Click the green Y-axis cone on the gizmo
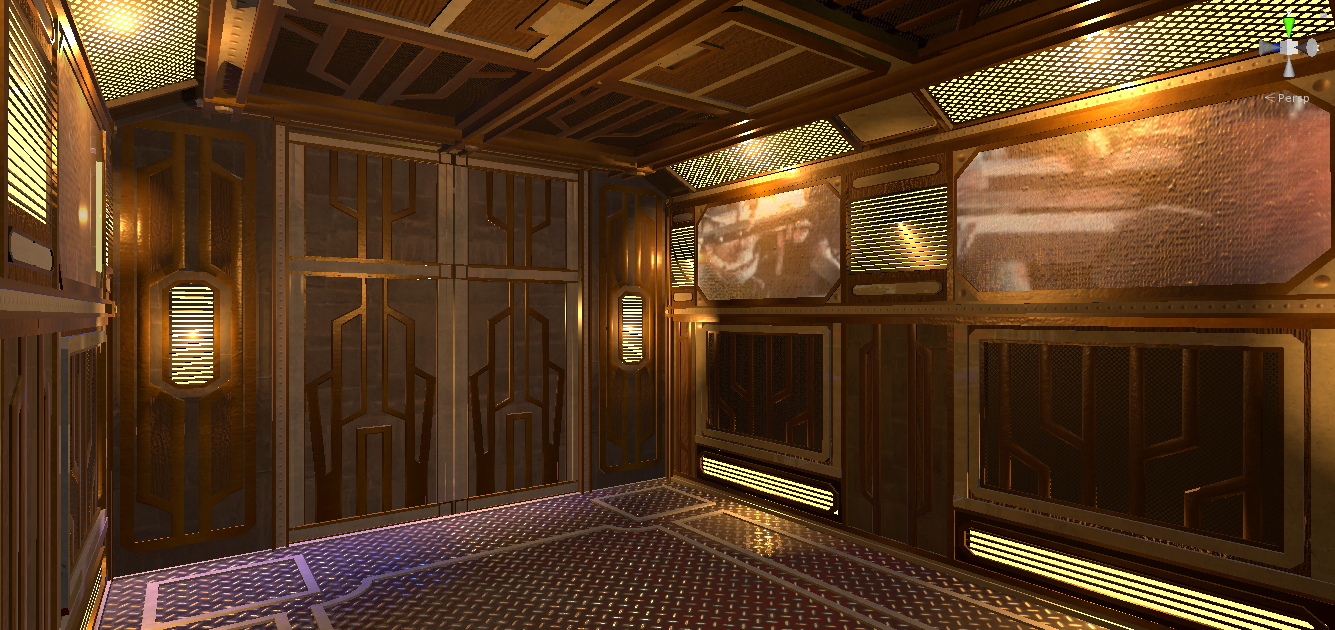The image size is (1335, 630). pos(1289,26)
